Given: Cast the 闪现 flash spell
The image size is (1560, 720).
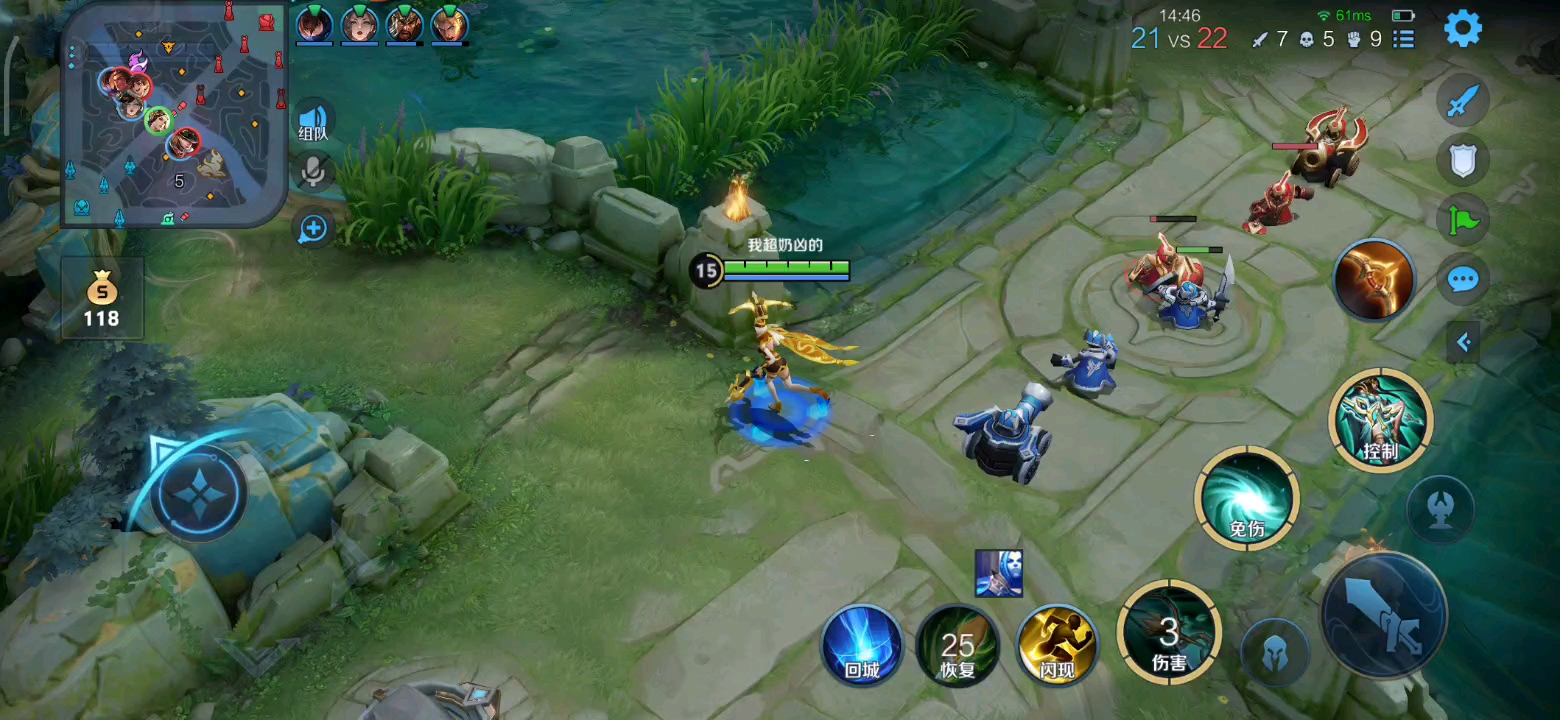Looking at the screenshot, I should (1056, 645).
